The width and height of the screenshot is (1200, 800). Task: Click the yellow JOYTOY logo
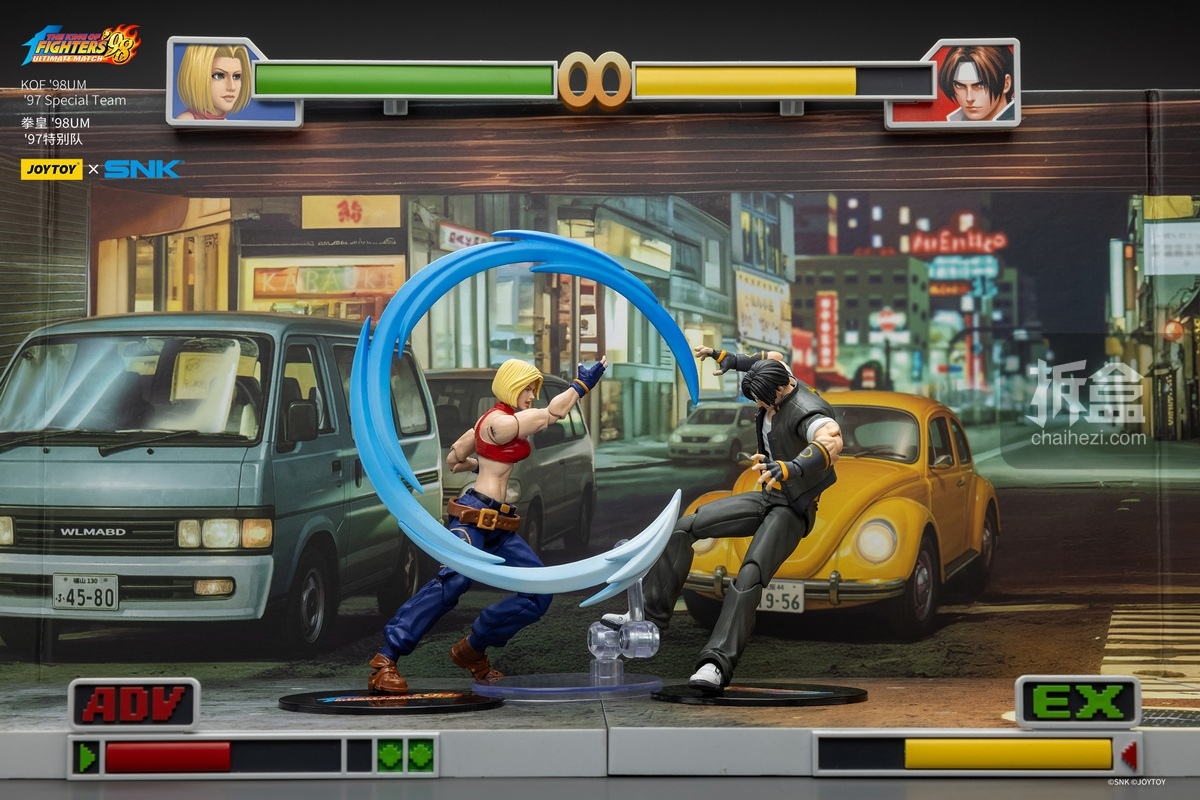pos(52,169)
